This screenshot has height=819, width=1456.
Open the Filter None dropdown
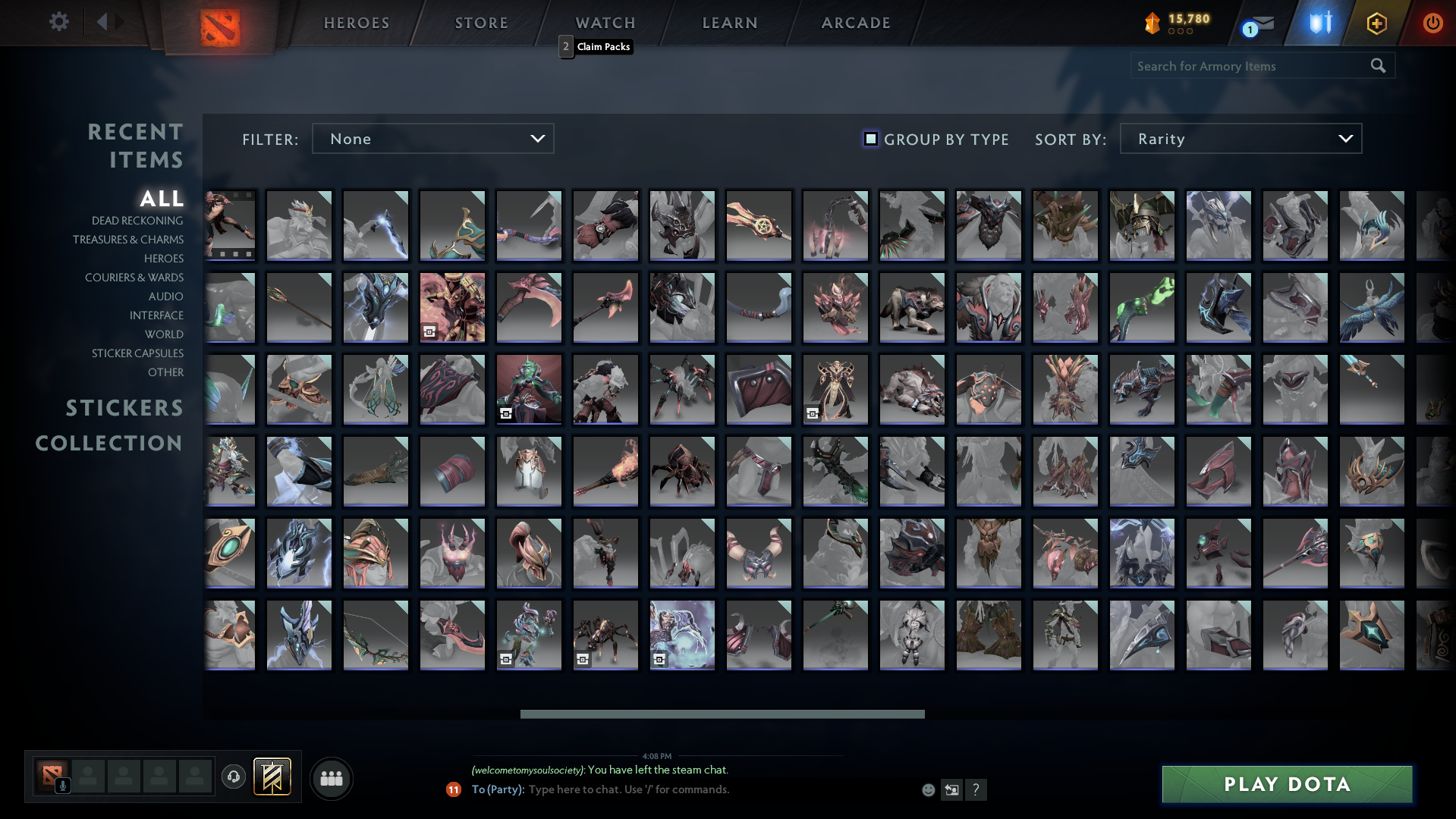point(432,138)
